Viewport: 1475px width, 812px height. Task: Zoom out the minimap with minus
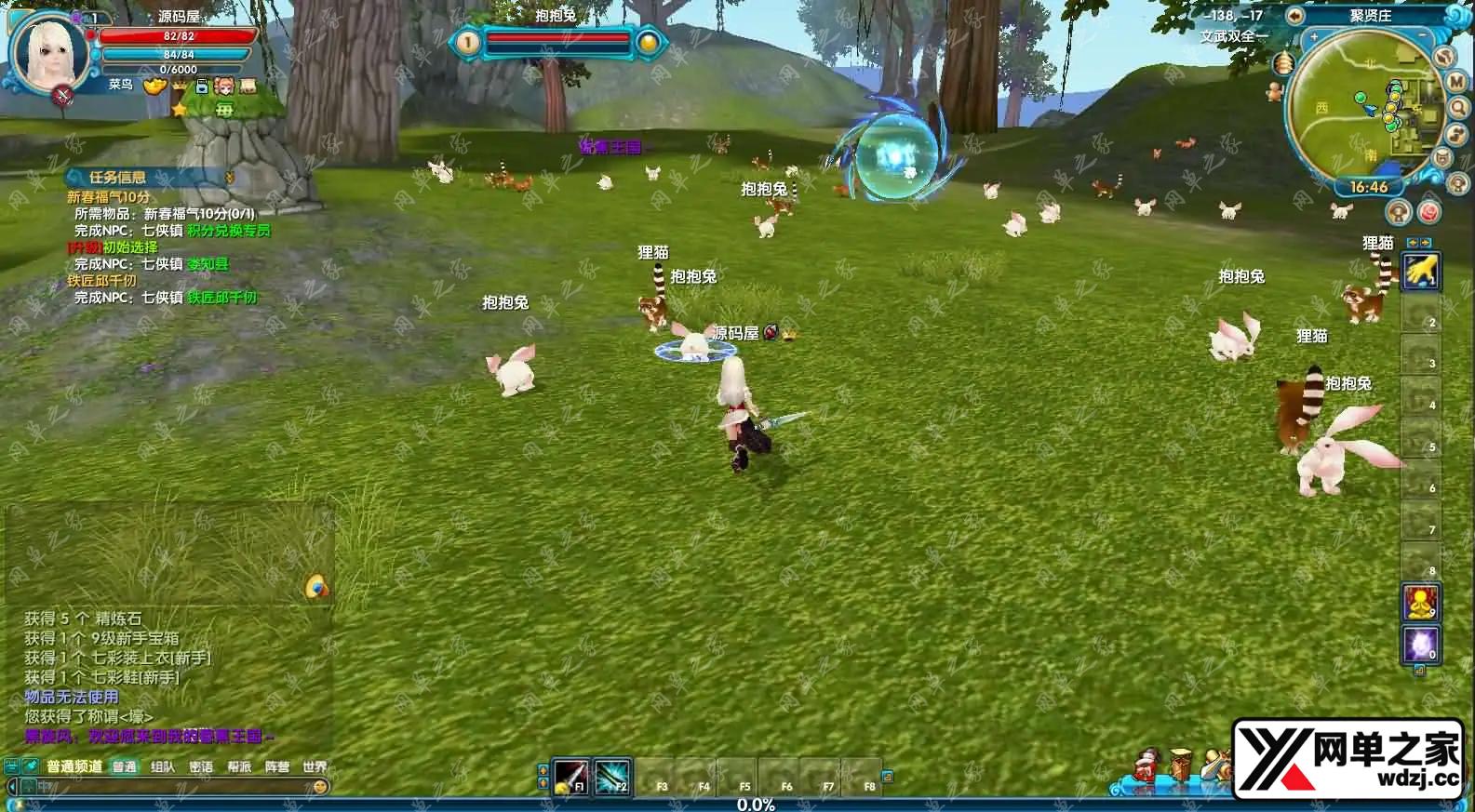1424,36
